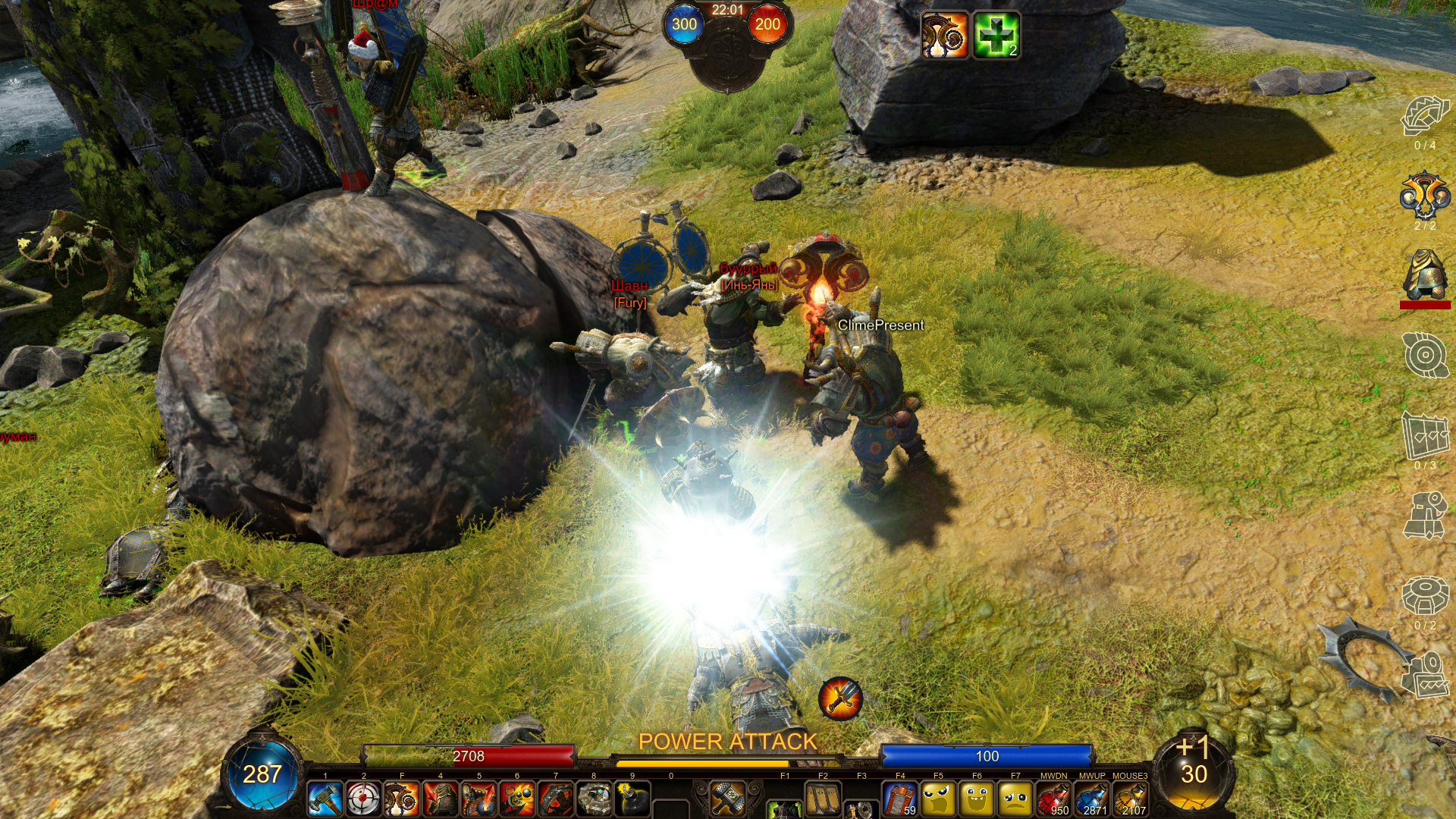Send the happy smiling face emote
Image resolution: width=1456 pixels, height=819 pixels.
(x=977, y=799)
